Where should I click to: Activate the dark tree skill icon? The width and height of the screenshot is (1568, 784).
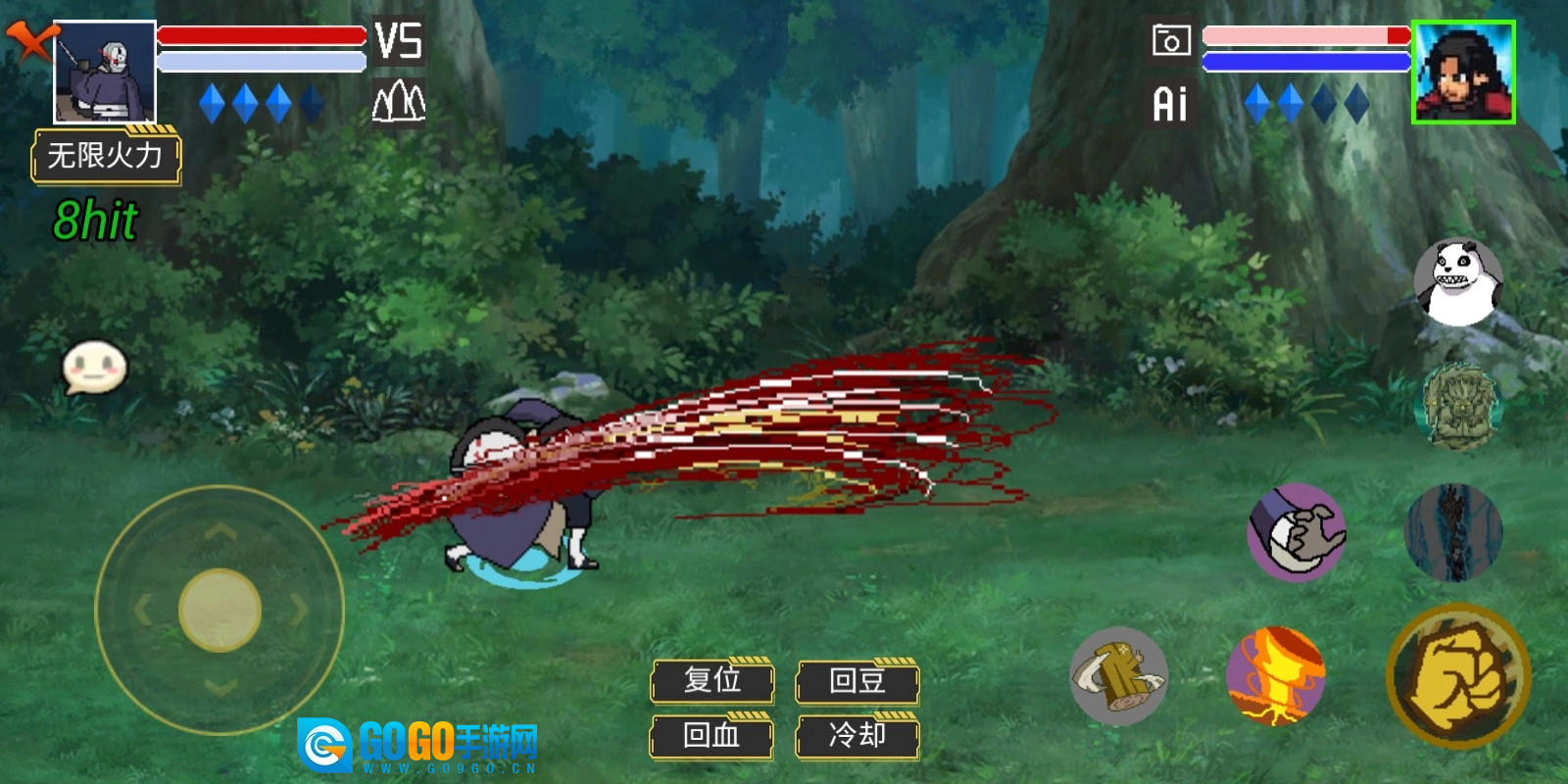(x=1453, y=532)
